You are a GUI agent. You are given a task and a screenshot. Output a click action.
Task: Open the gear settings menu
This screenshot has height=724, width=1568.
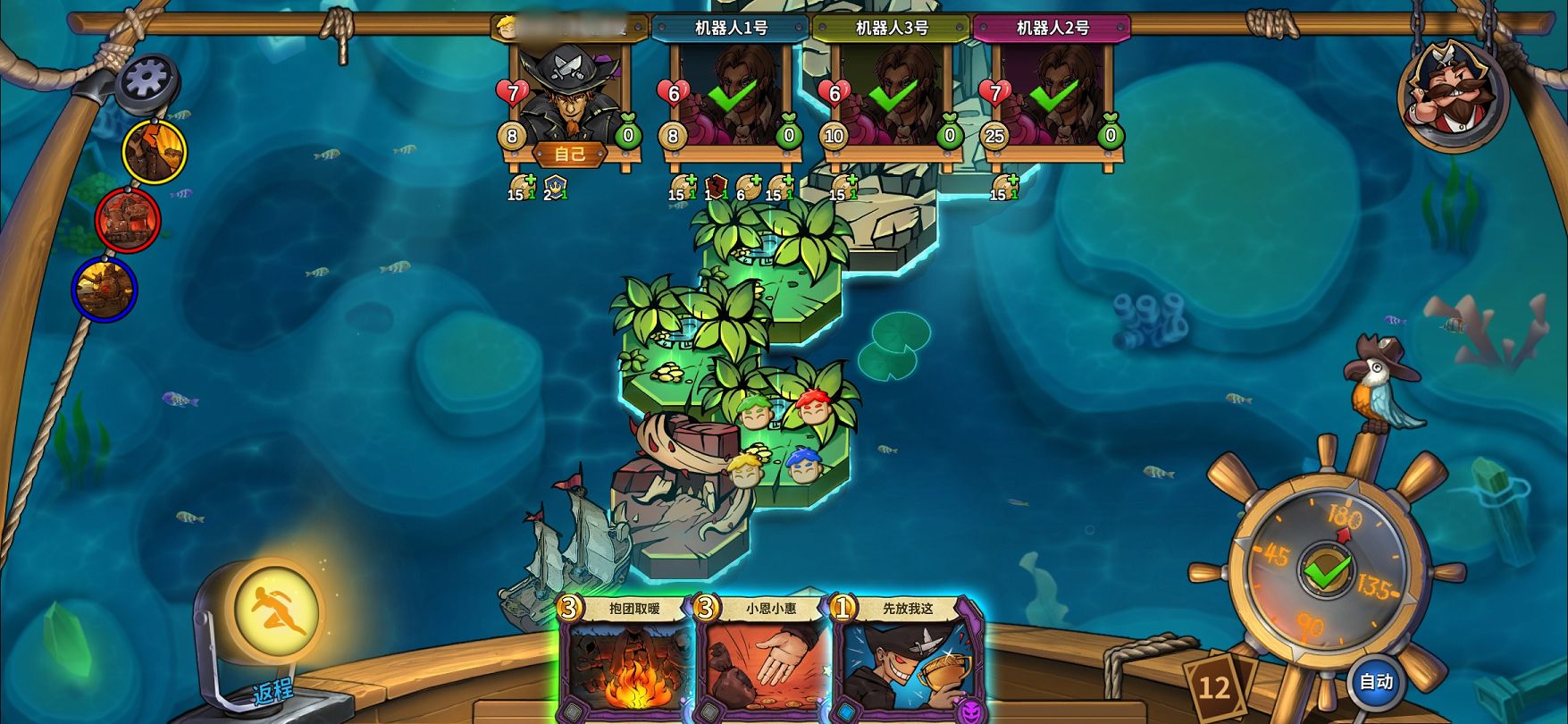coord(146,81)
